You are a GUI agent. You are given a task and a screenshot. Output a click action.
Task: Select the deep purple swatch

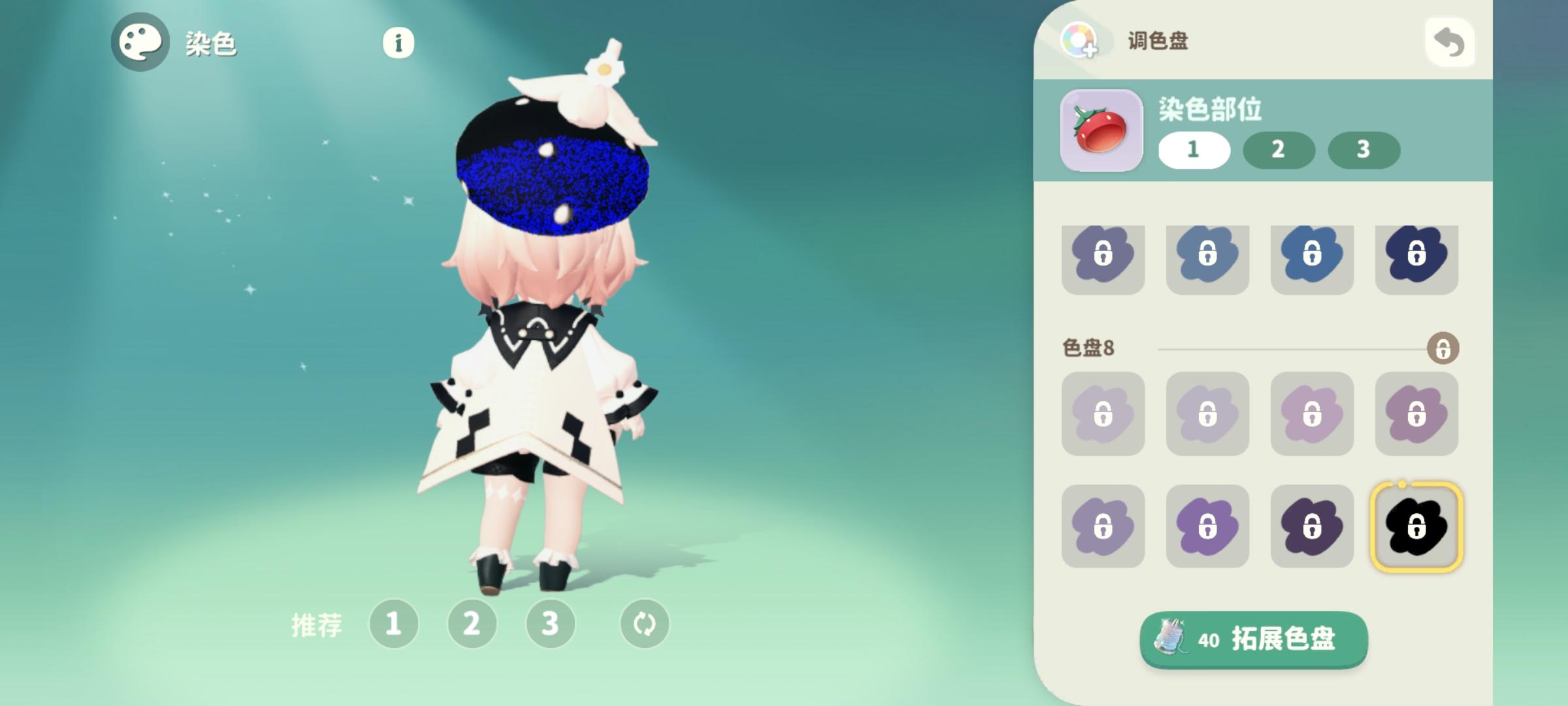pos(1312,526)
